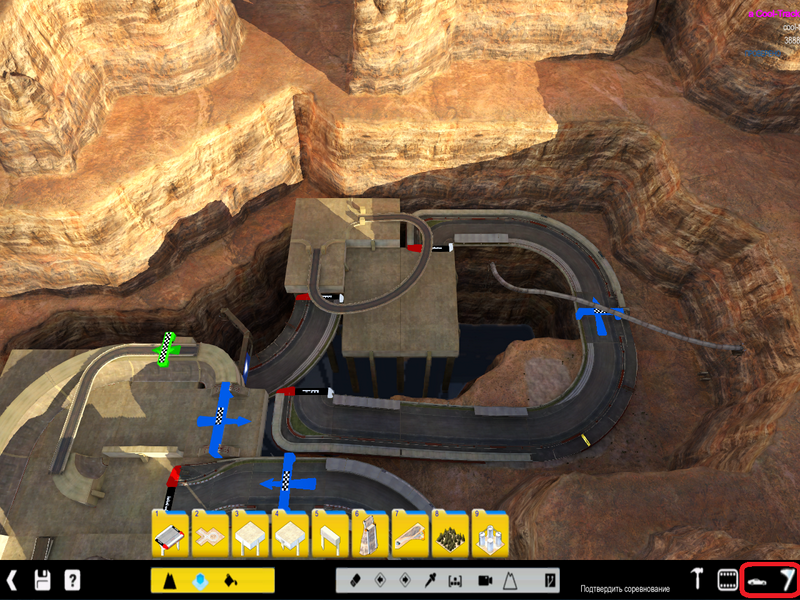The height and width of the screenshot is (600, 800).
Task: Open the film strip replay editor
Action: coord(727,580)
